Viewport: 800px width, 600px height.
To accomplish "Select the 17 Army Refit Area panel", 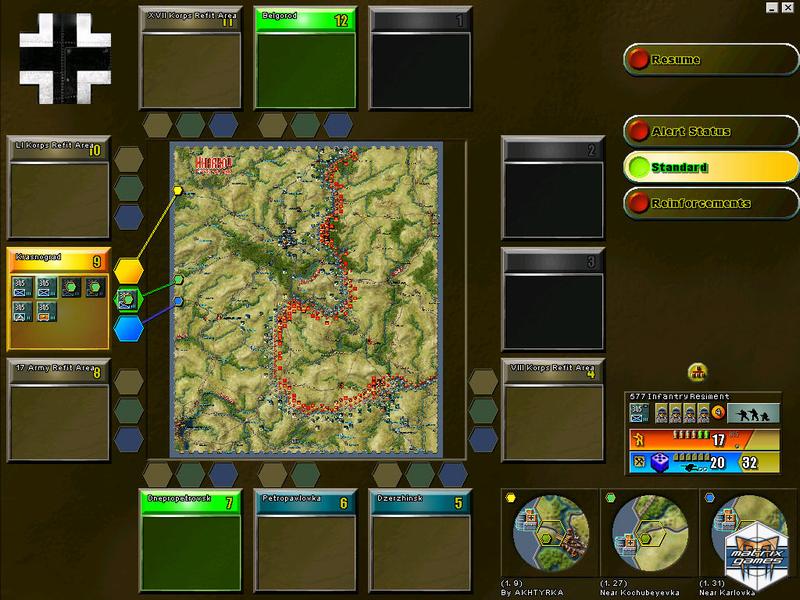I will [57, 408].
